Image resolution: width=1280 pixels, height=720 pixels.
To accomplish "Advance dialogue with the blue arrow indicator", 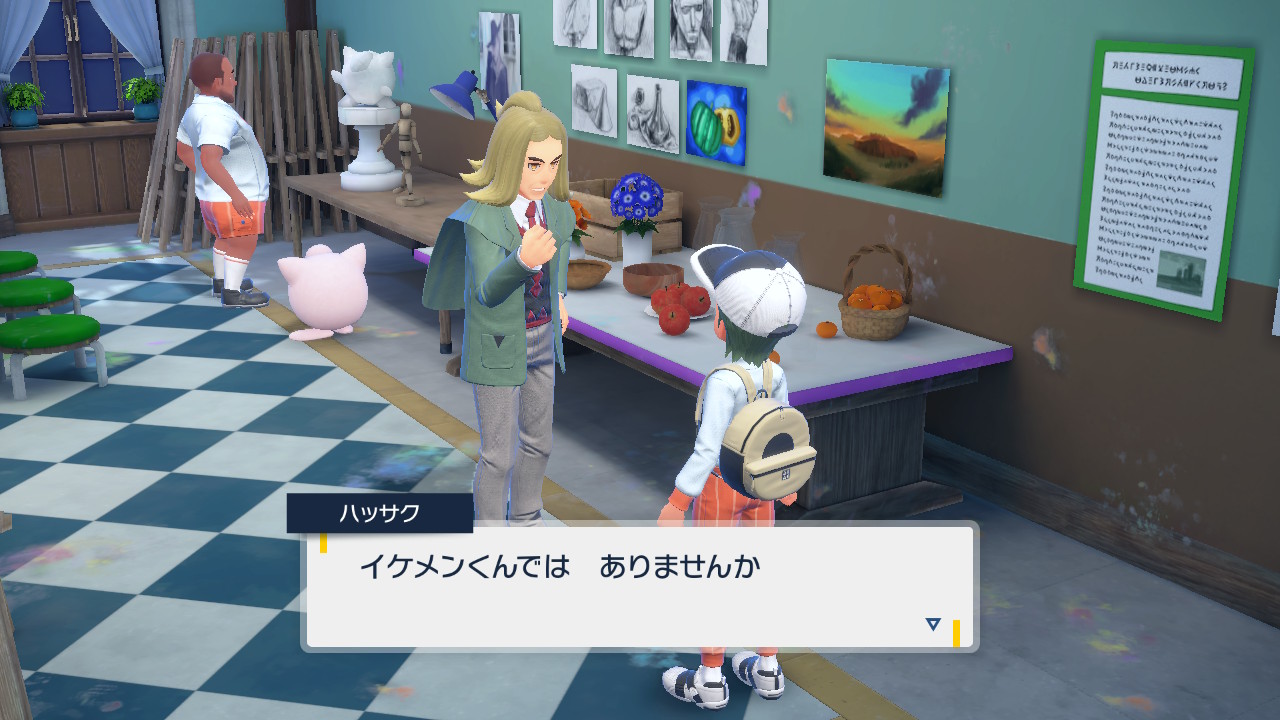I will [933, 624].
